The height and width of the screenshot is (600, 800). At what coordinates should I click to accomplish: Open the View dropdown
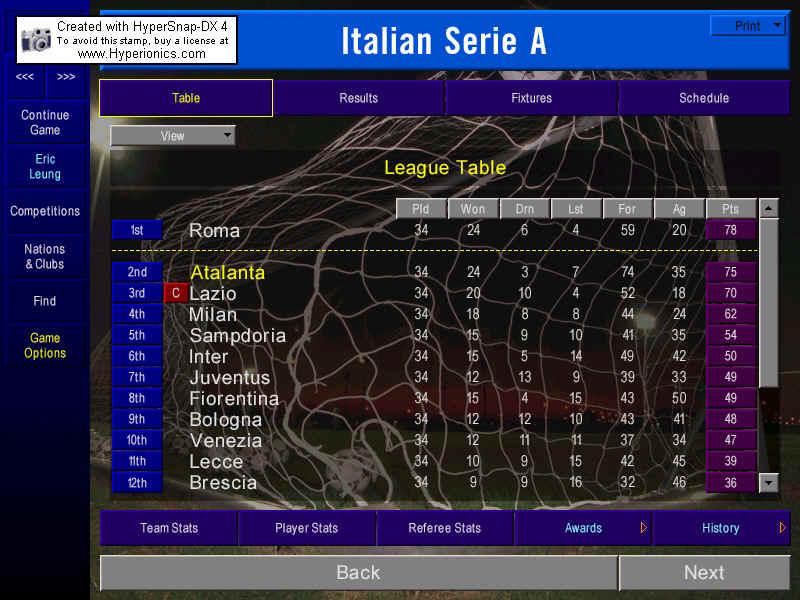(x=173, y=136)
